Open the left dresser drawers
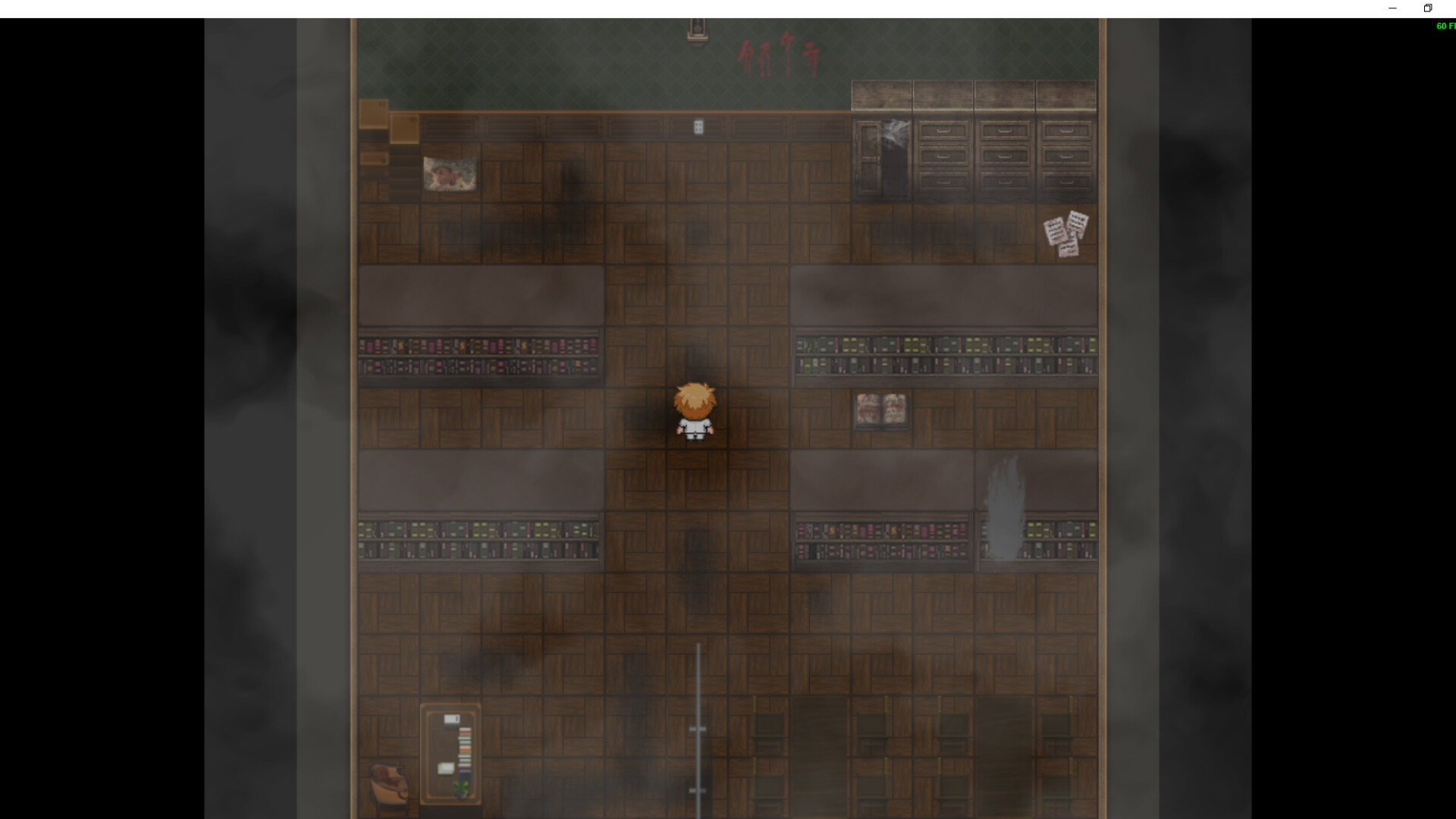This screenshot has width=1456, height=819. (x=943, y=155)
